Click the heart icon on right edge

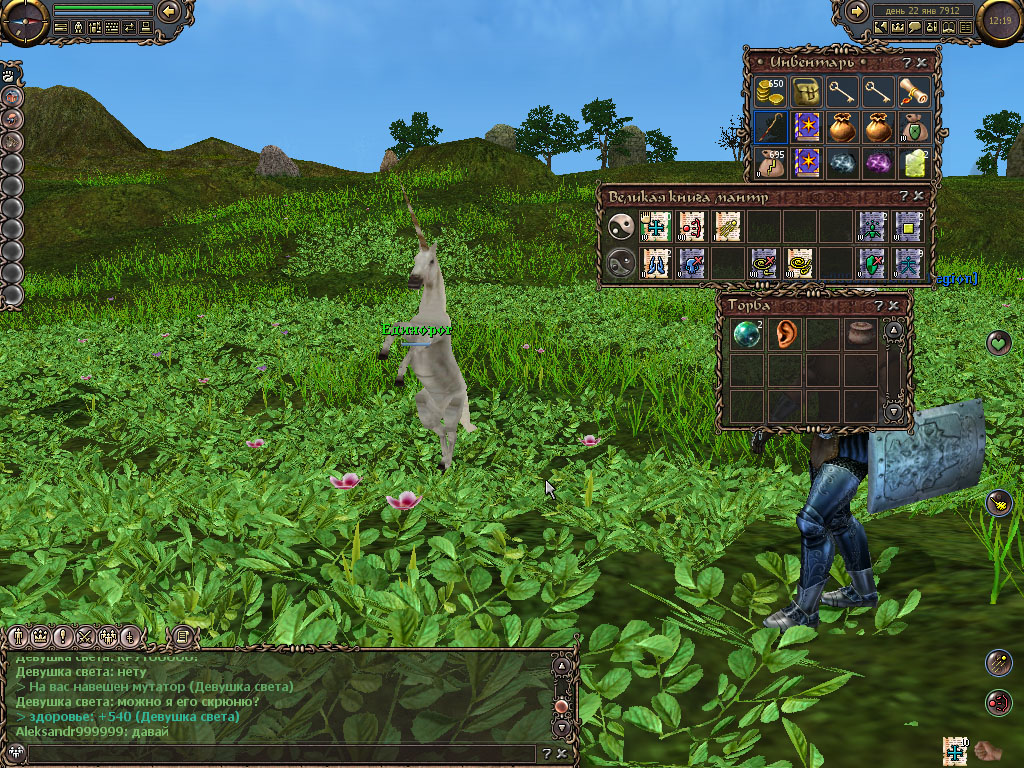coord(998,344)
